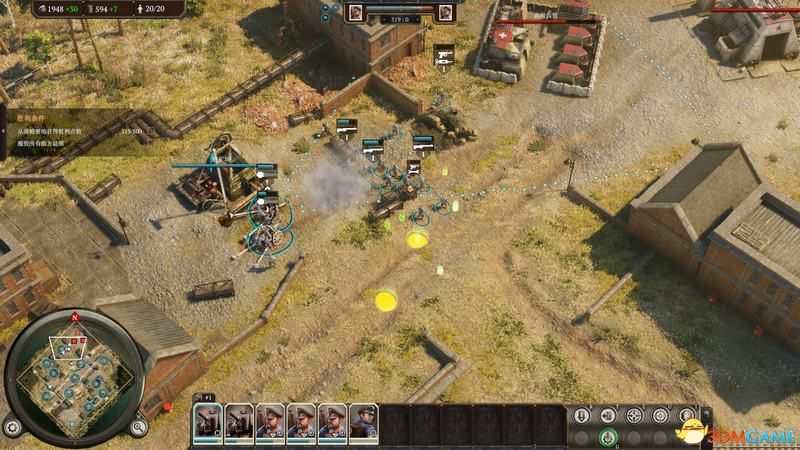The height and width of the screenshot is (450, 800).
Task: Activate the down-arrow command icon
Action: point(582,416)
